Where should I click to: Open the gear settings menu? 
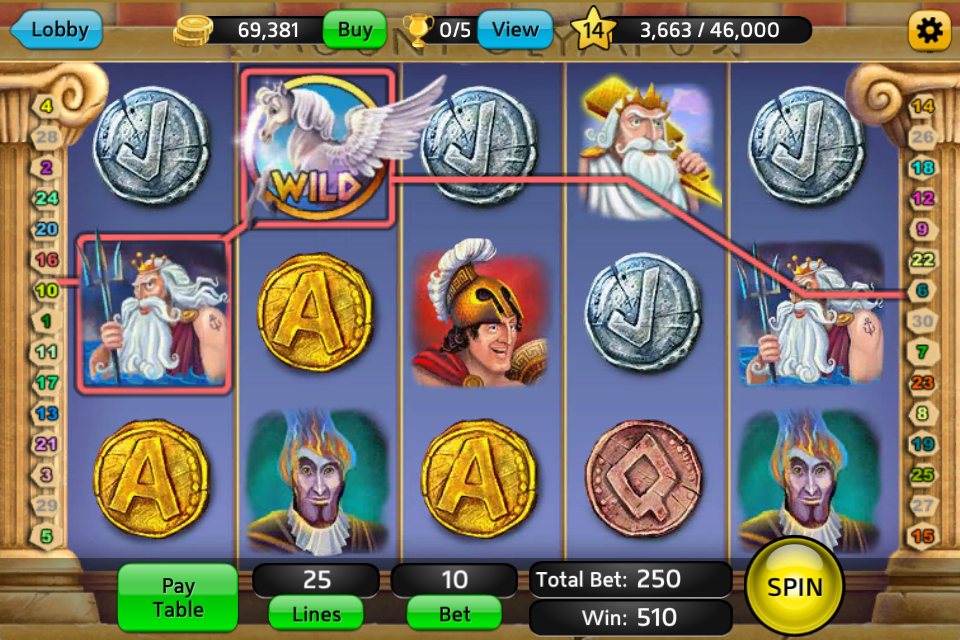tap(929, 32)
